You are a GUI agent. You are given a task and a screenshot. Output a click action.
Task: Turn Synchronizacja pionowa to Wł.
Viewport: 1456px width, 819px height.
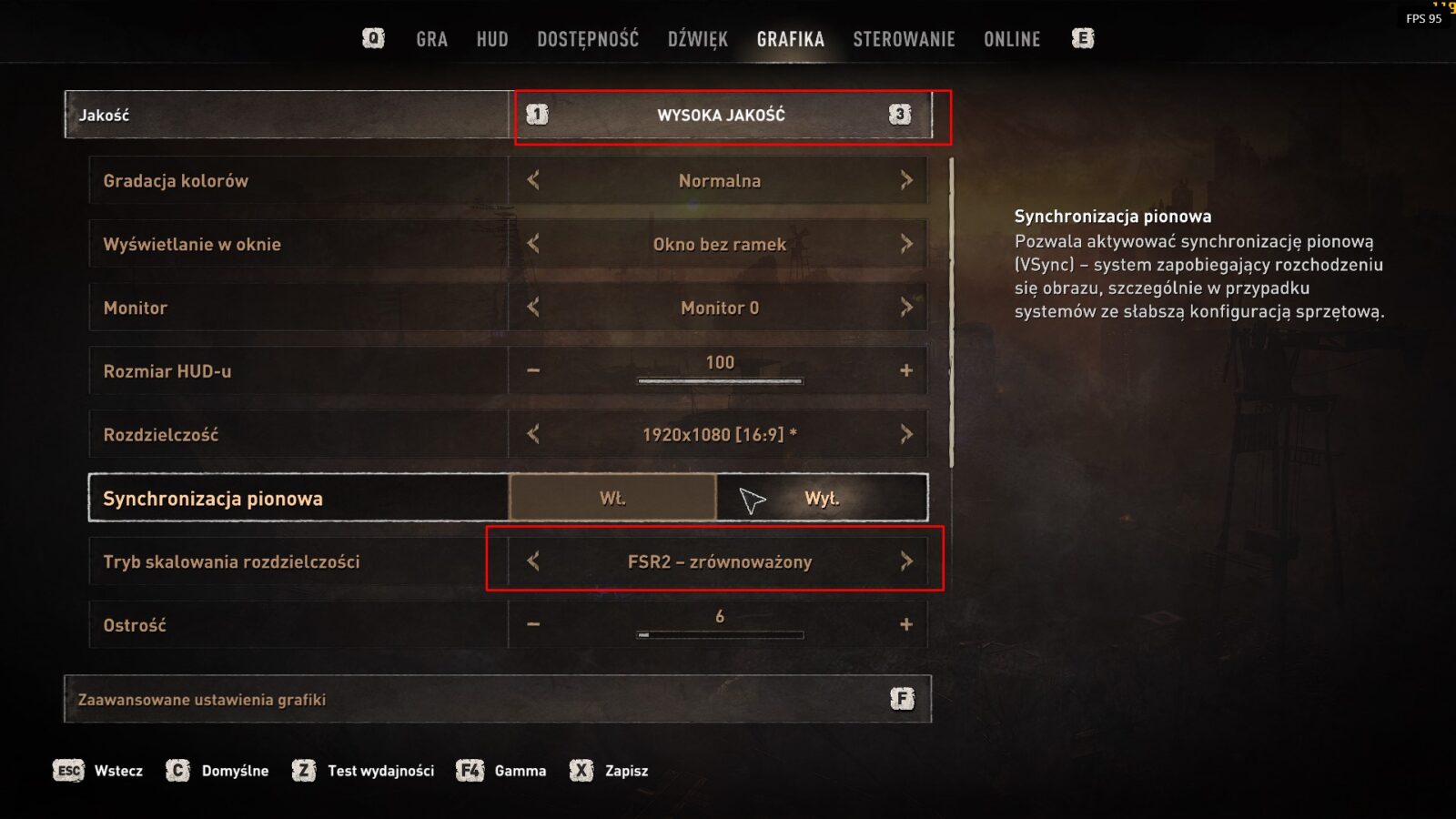pyautogui.click(x=612, y=498)
